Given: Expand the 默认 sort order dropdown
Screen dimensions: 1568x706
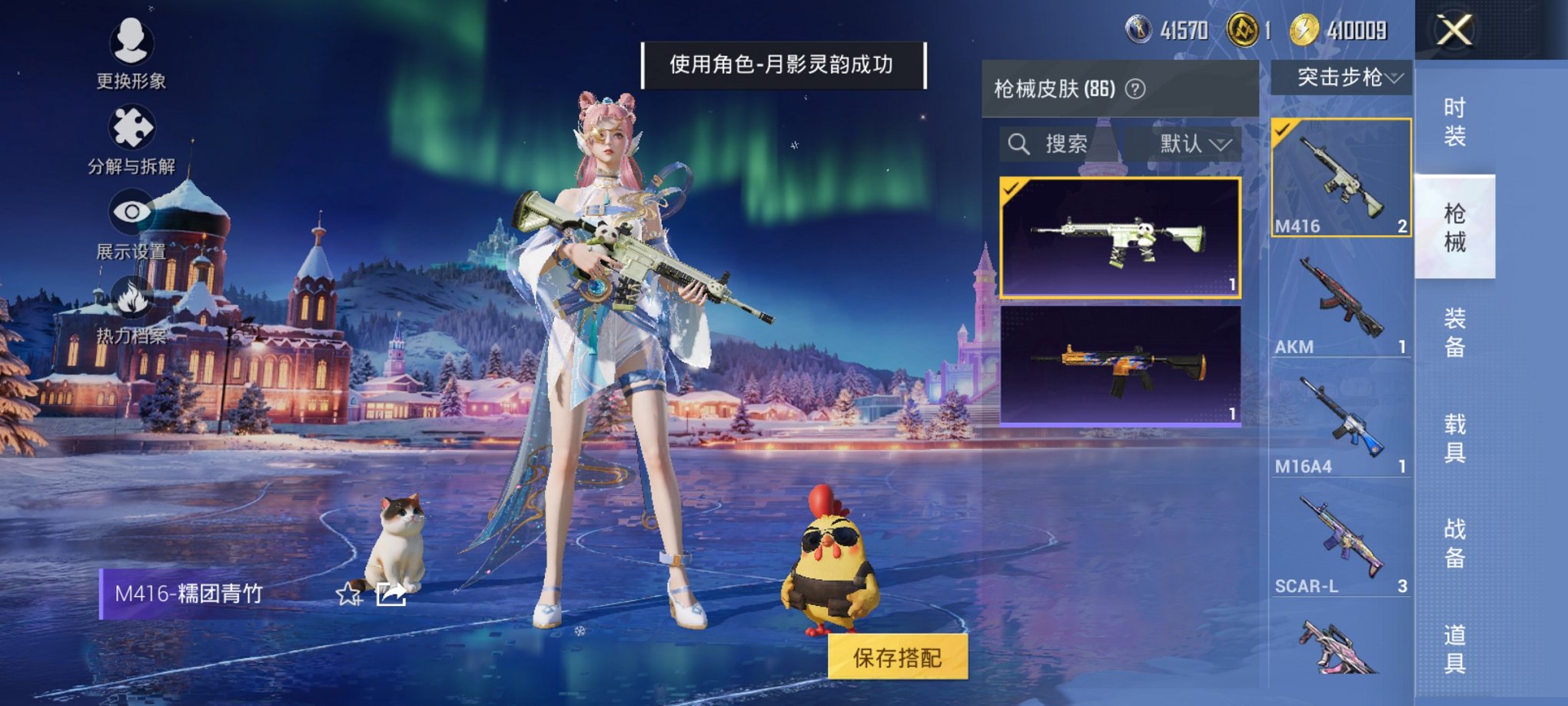Looking at the screenshot, I should click(1193, 143).
